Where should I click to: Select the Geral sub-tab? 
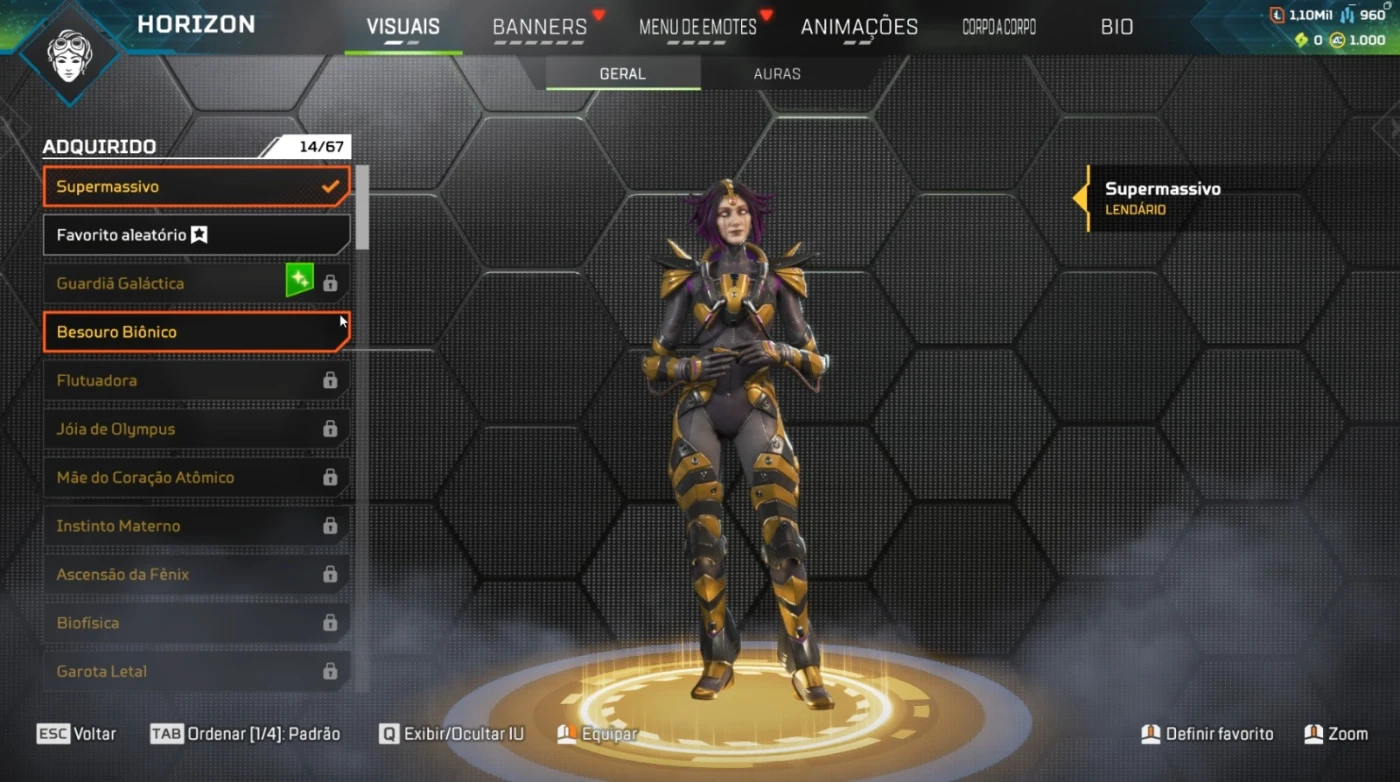point(622,74)
